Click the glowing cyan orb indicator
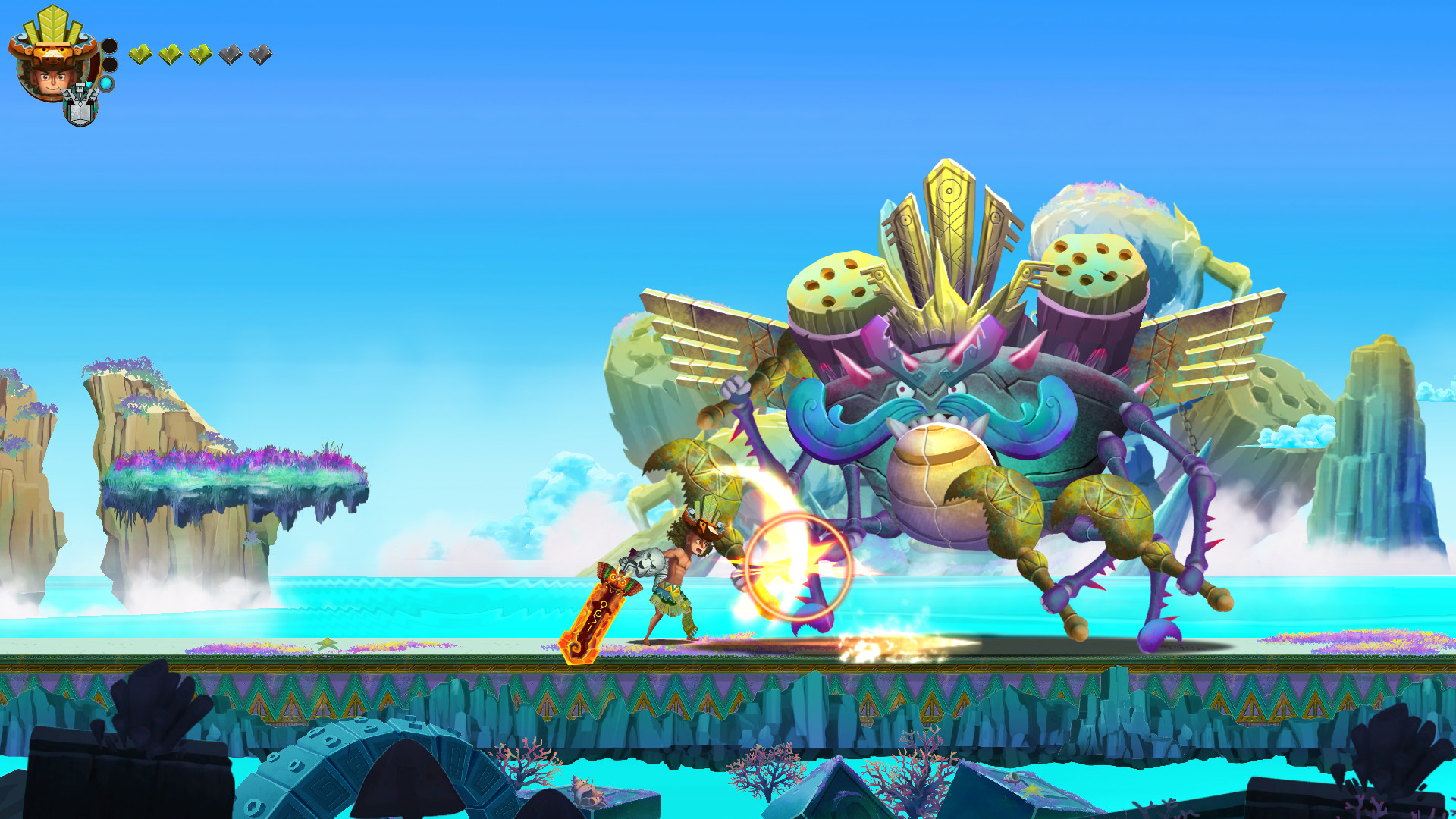 pos(108,83)
